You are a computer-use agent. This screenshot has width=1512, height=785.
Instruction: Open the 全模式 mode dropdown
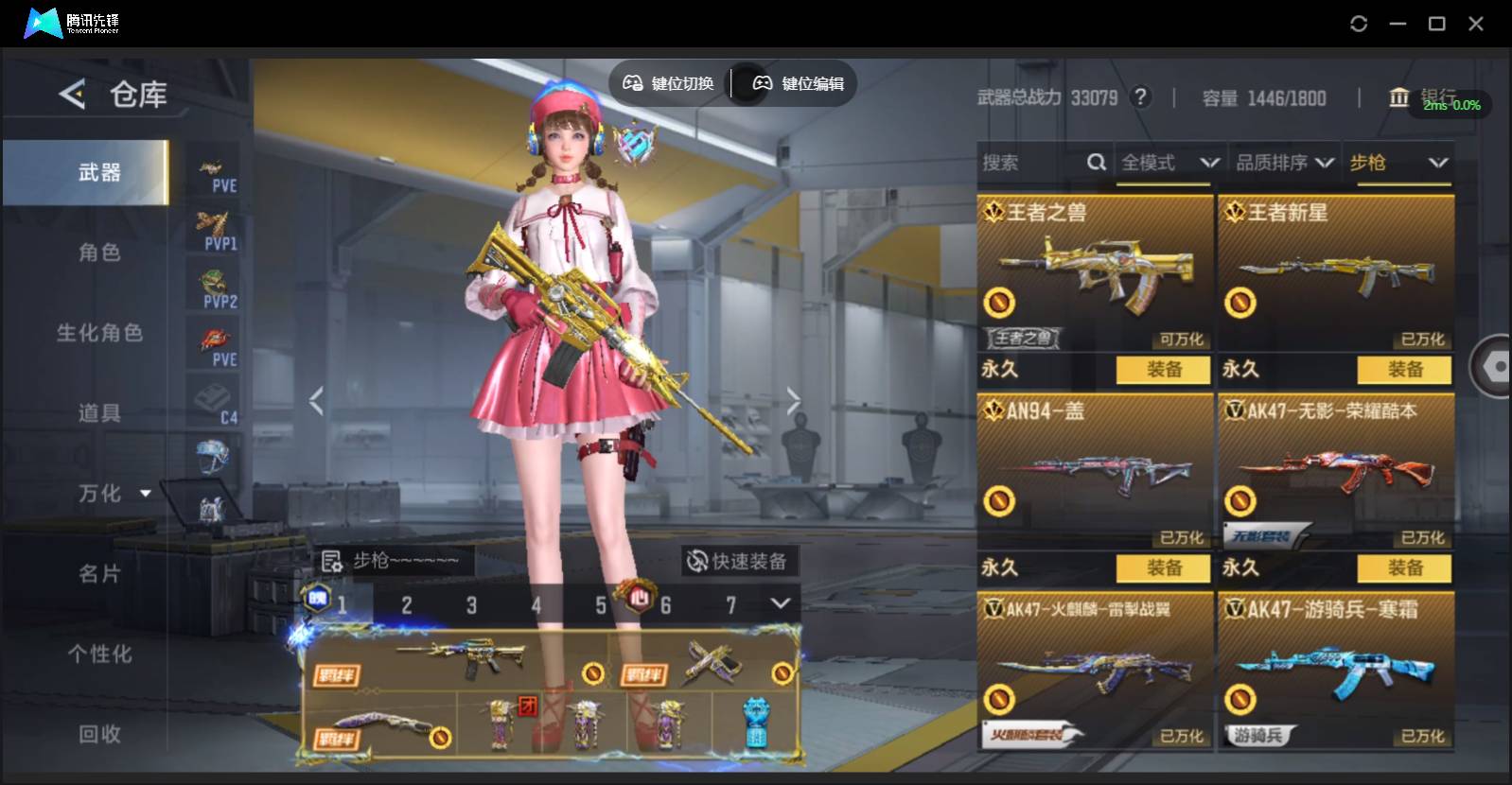click(1169, 163)
